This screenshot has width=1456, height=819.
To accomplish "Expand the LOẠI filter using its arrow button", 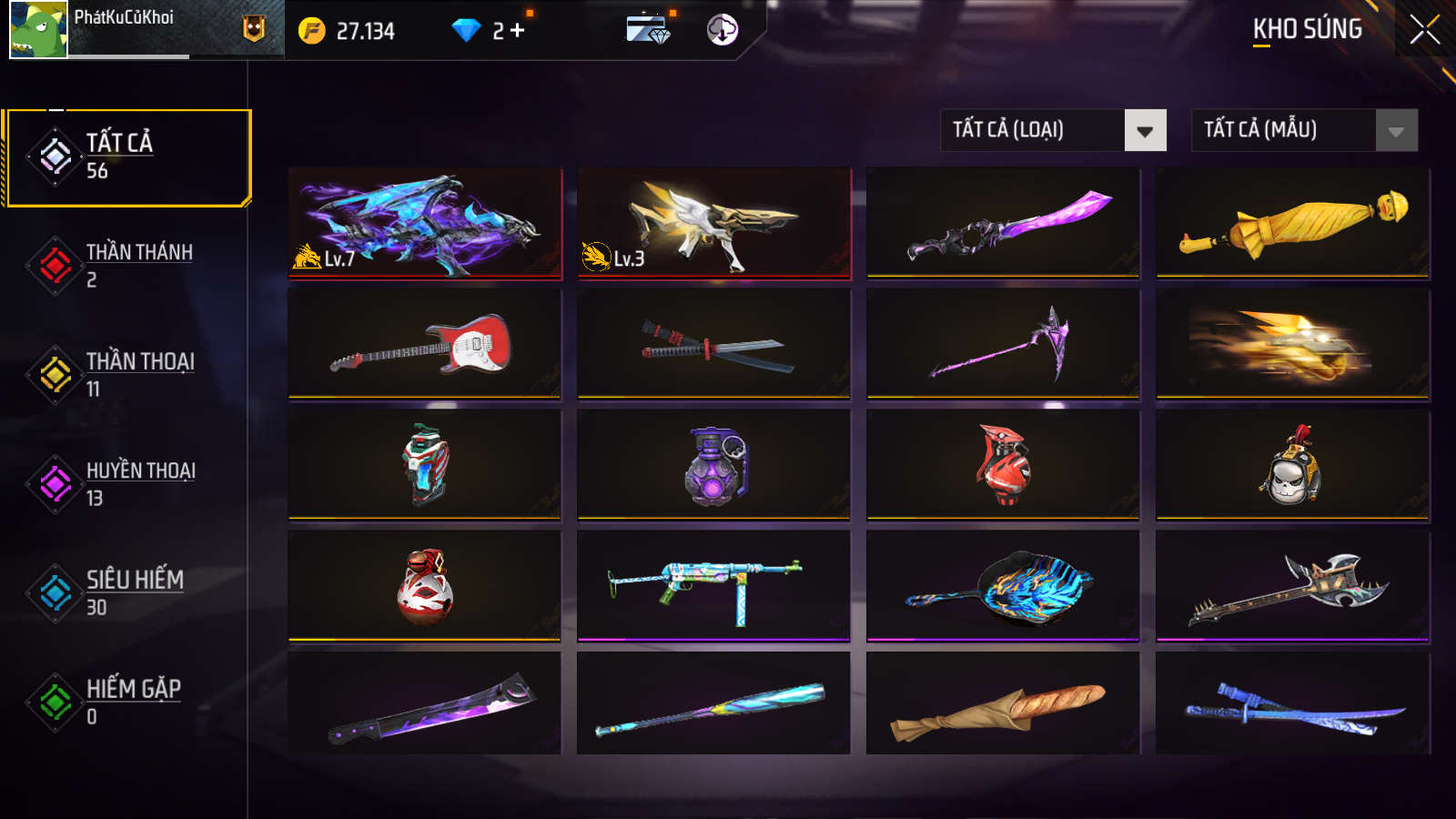I will [1145, 130].
